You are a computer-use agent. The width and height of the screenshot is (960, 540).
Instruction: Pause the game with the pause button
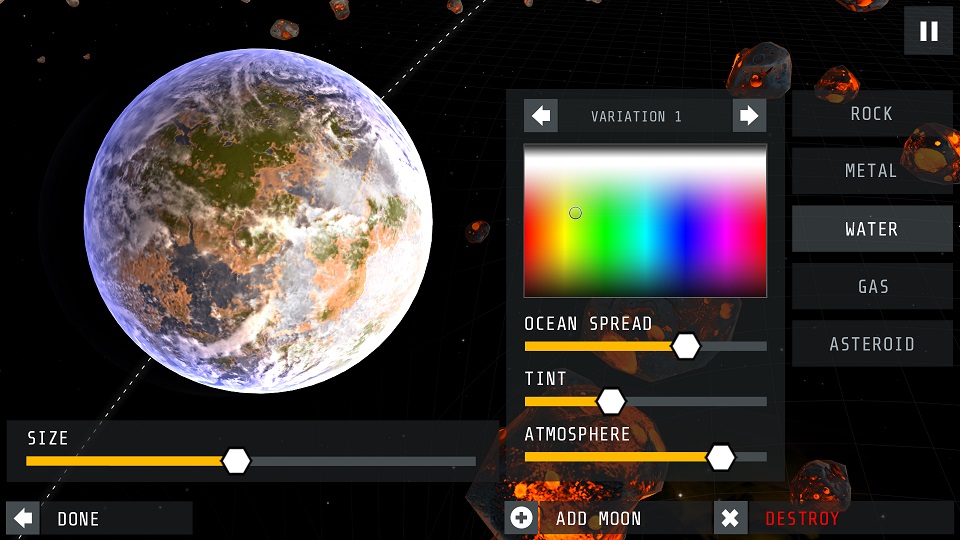(x=928, y=31)
